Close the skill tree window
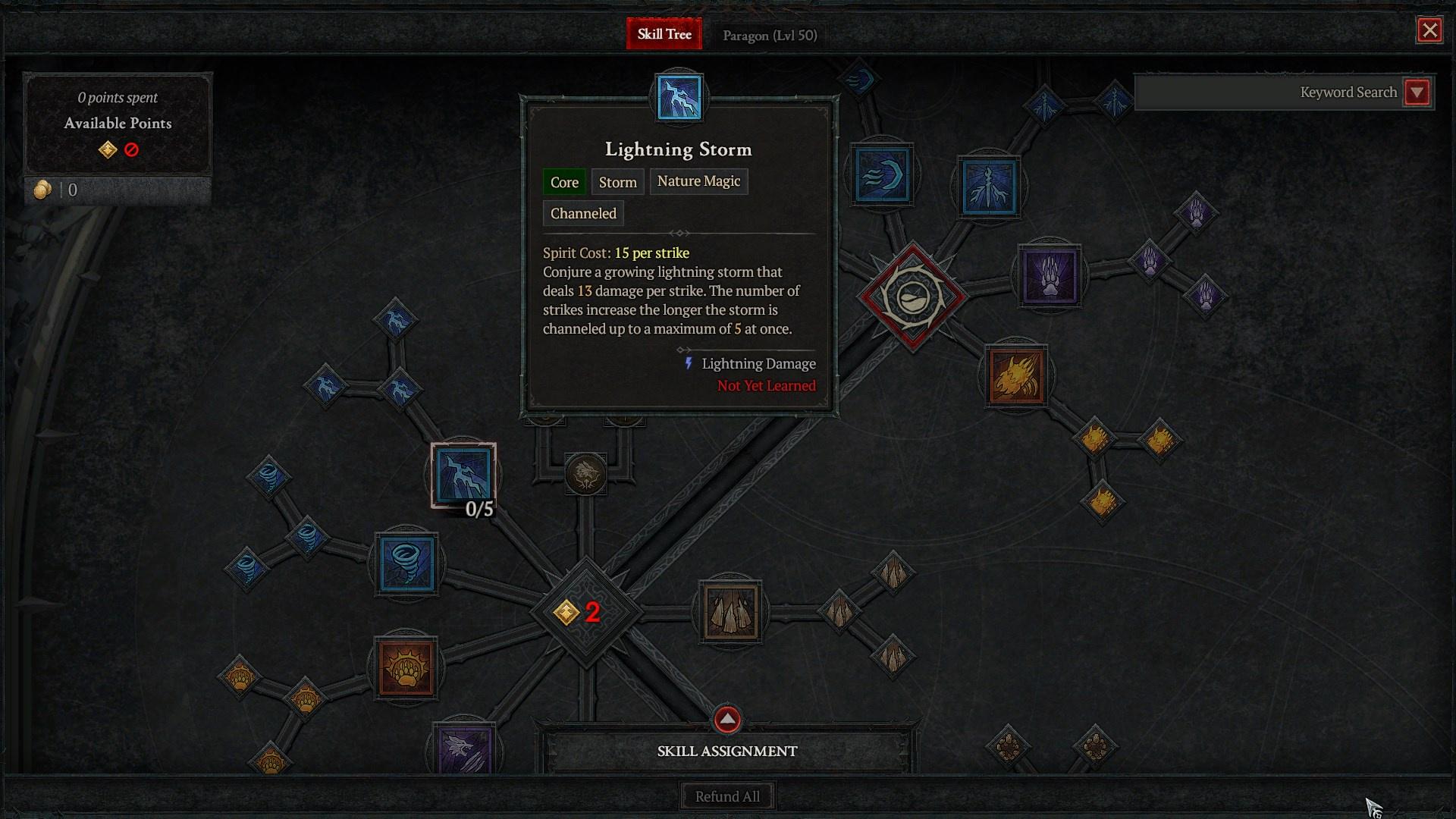Viewport: 1456px width, 819px height. [x=1429, y=30]
